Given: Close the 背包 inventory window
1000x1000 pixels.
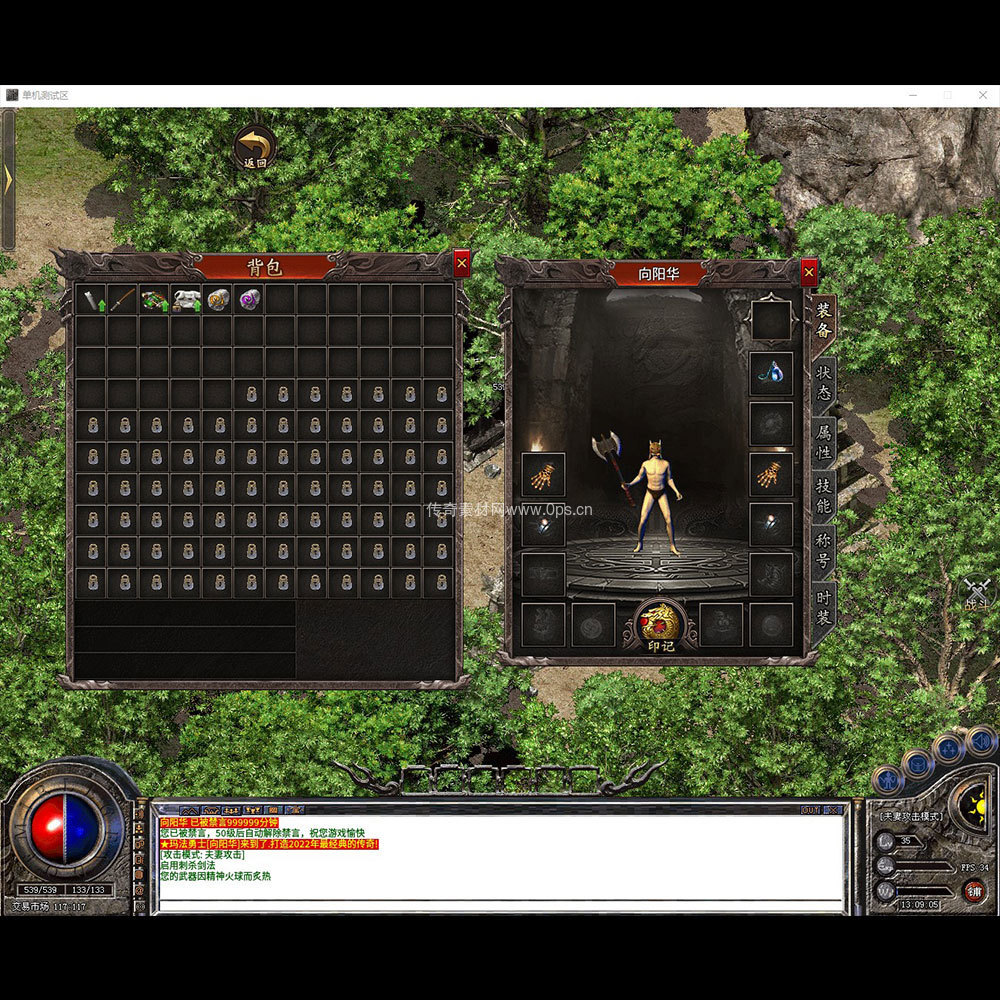Looking at the screenshot, I should pyautogui.click(x=461, y=263).
